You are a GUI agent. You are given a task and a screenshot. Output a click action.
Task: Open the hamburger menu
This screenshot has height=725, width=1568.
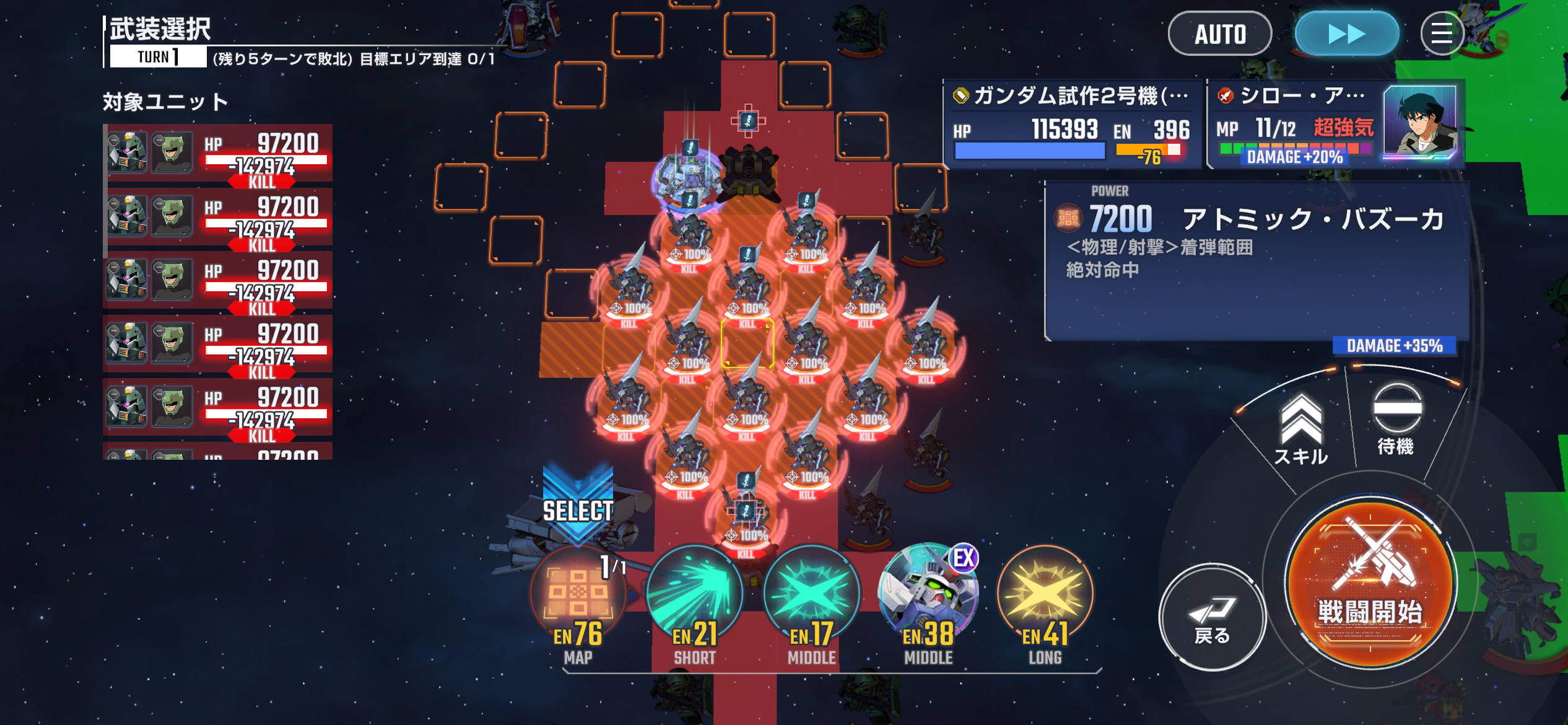tap(1442, 34)
